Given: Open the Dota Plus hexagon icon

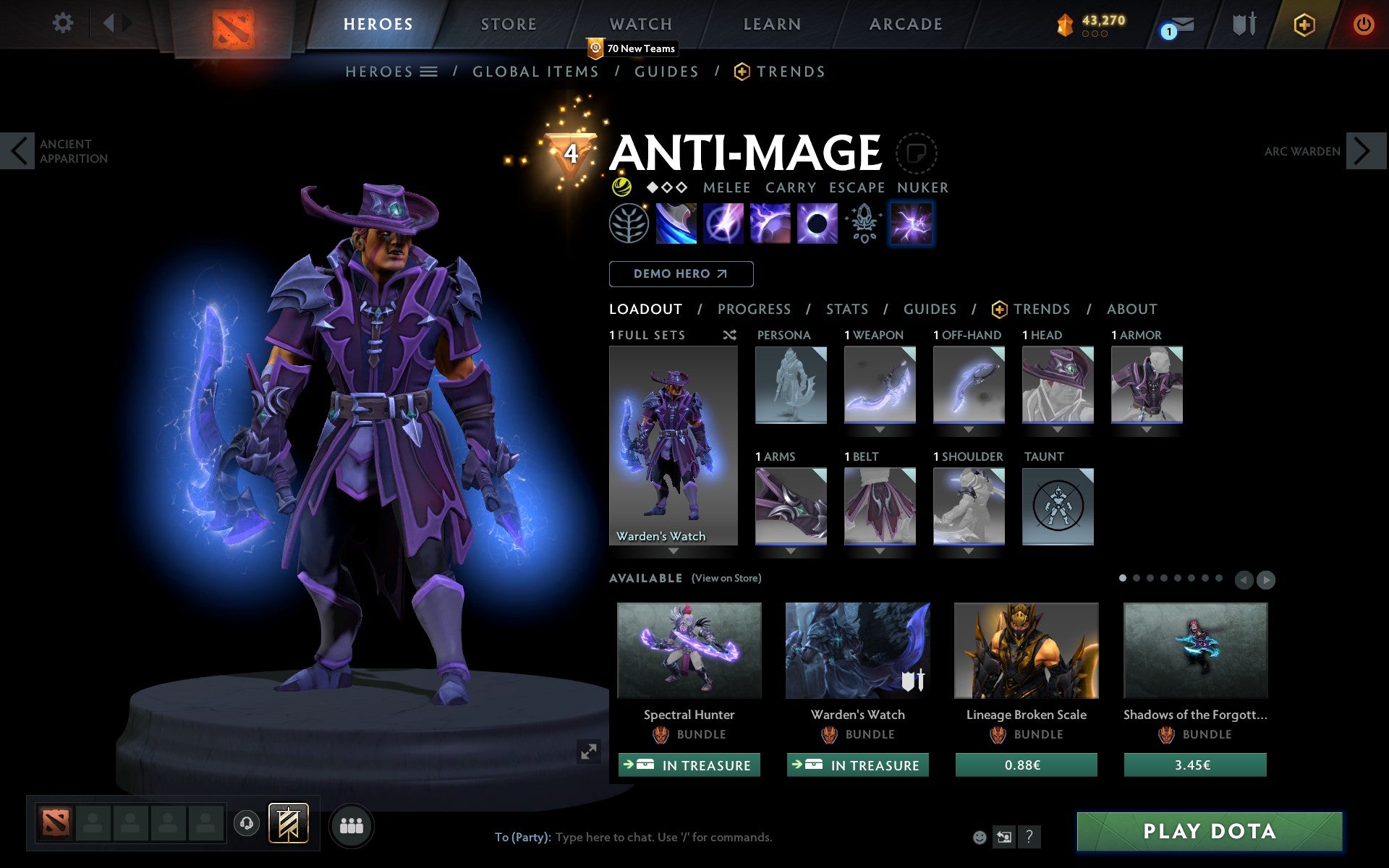Looking at the screenshot, I should tap(1304, 24).
